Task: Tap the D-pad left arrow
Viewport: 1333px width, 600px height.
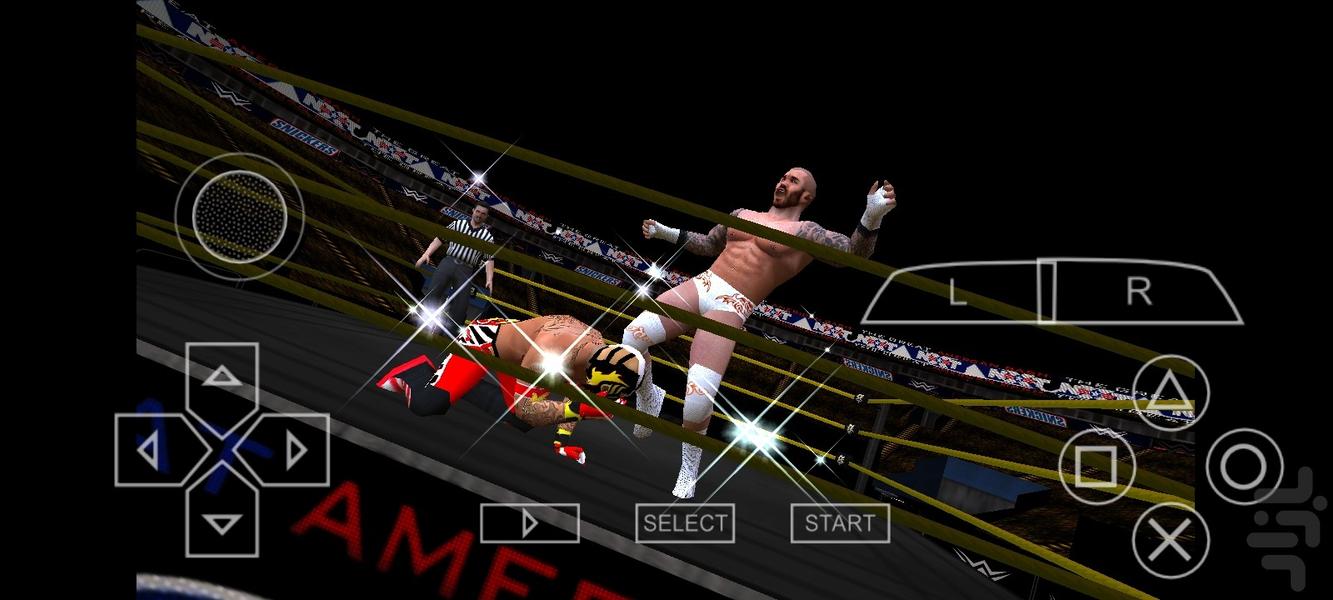Action: [149, 450]
